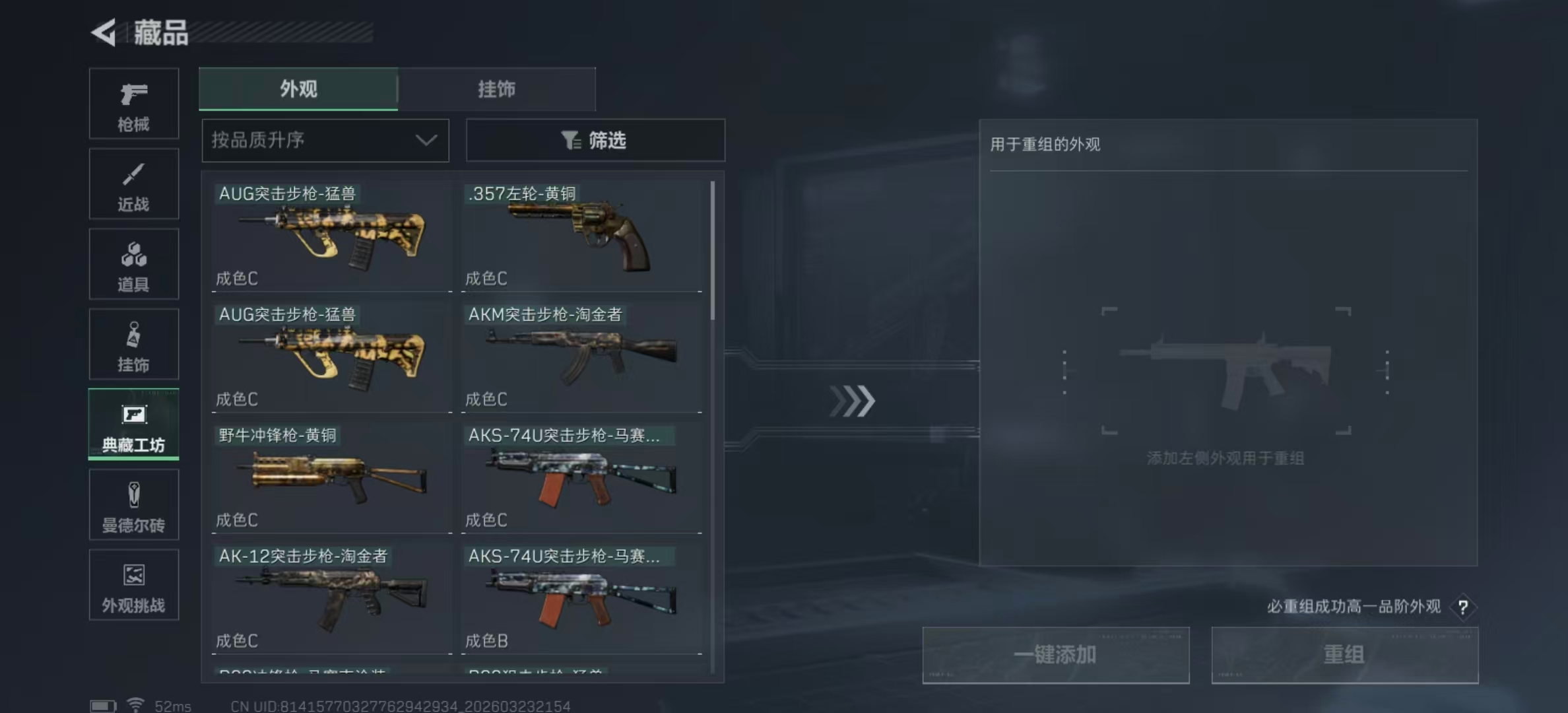Select the 挂饰 sidebar icon

[133, 344]
